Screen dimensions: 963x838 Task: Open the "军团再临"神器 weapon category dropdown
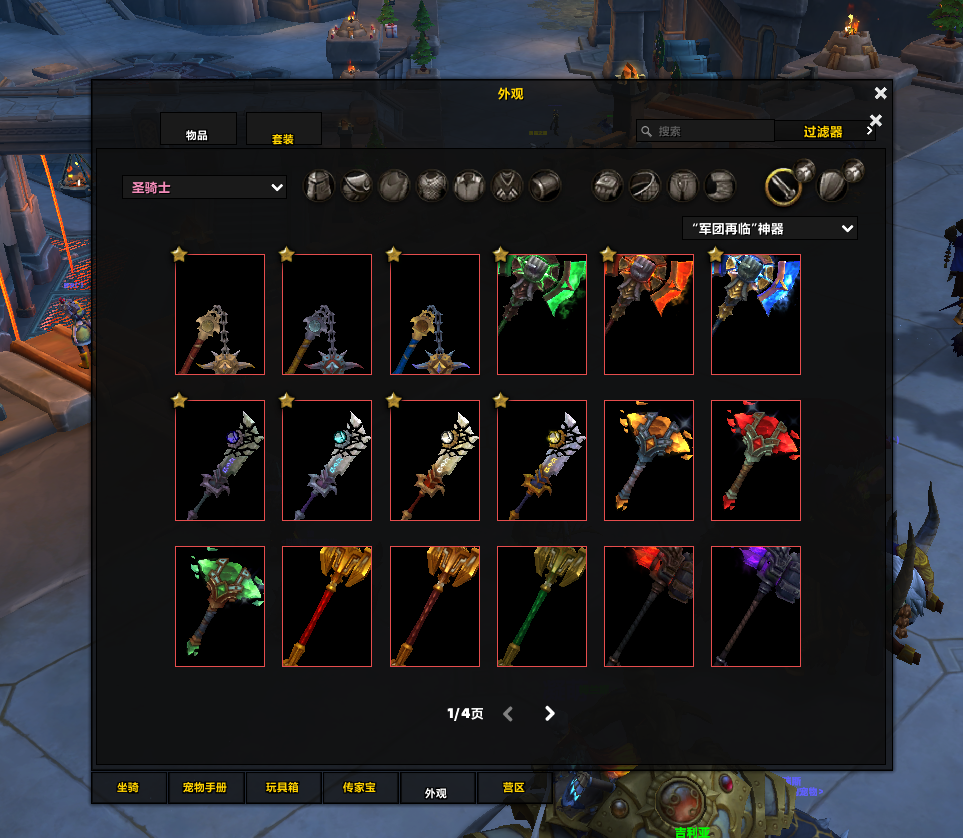pos(769,229)
